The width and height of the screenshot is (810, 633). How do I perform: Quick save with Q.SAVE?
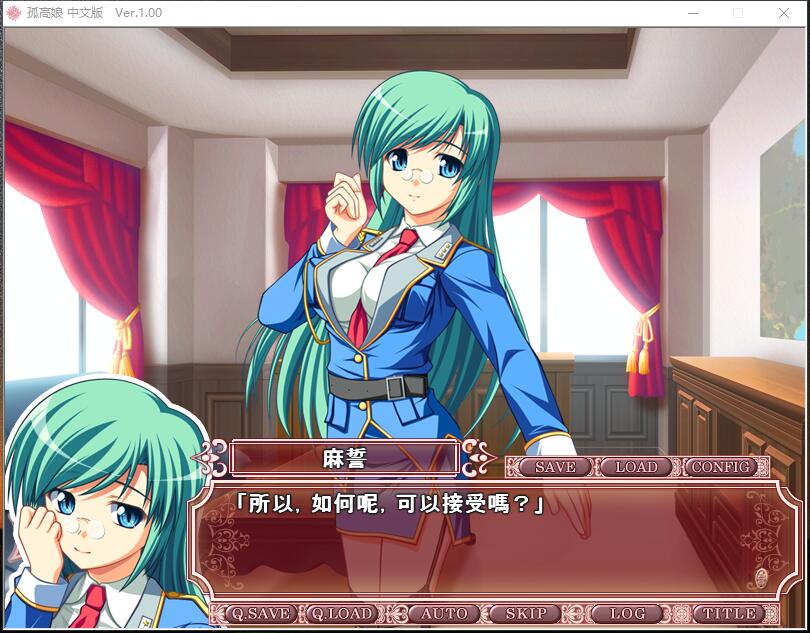click(x=257, y=614)
